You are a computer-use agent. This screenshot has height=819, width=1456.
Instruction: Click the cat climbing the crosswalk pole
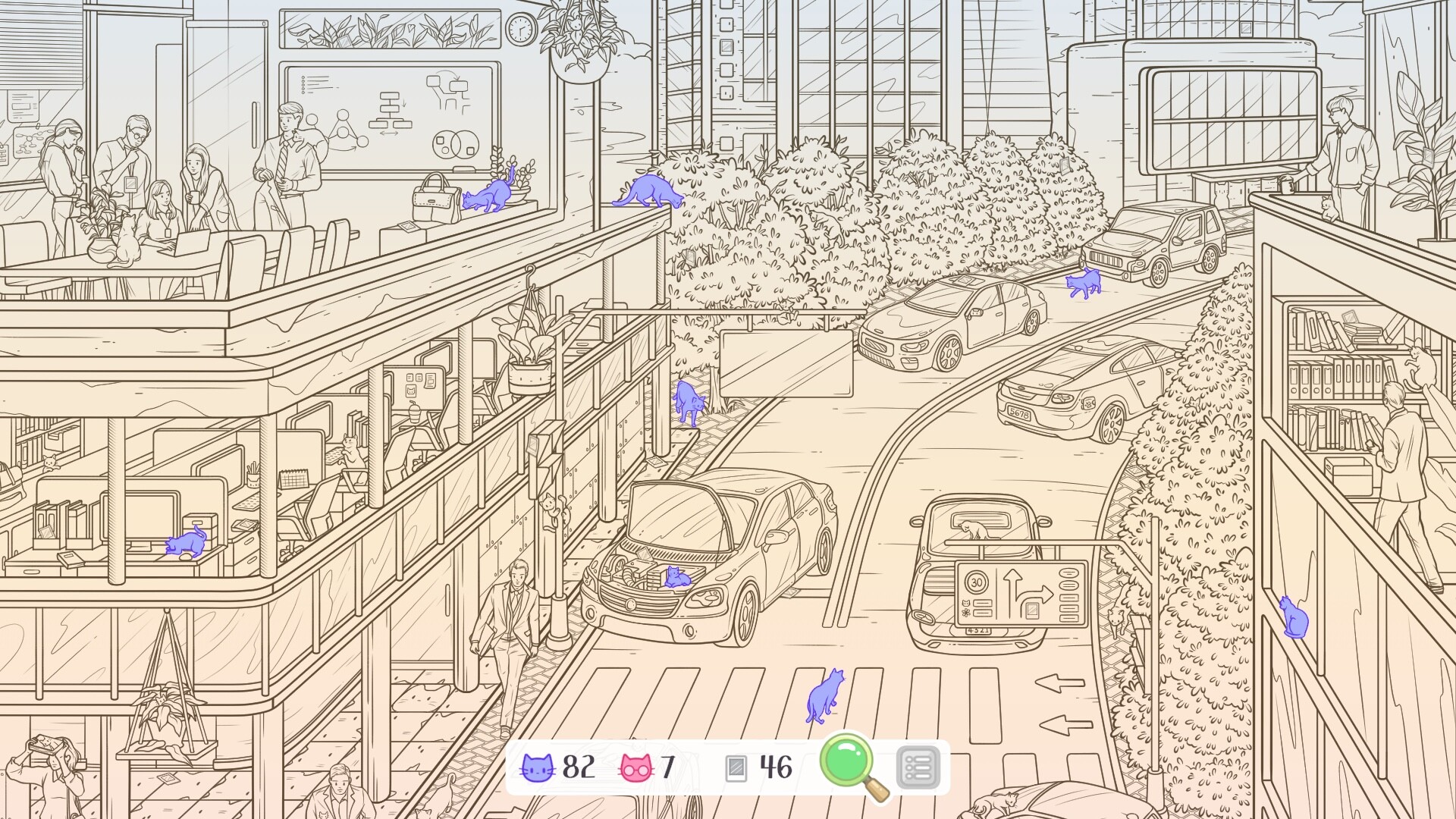click(551, 510)
